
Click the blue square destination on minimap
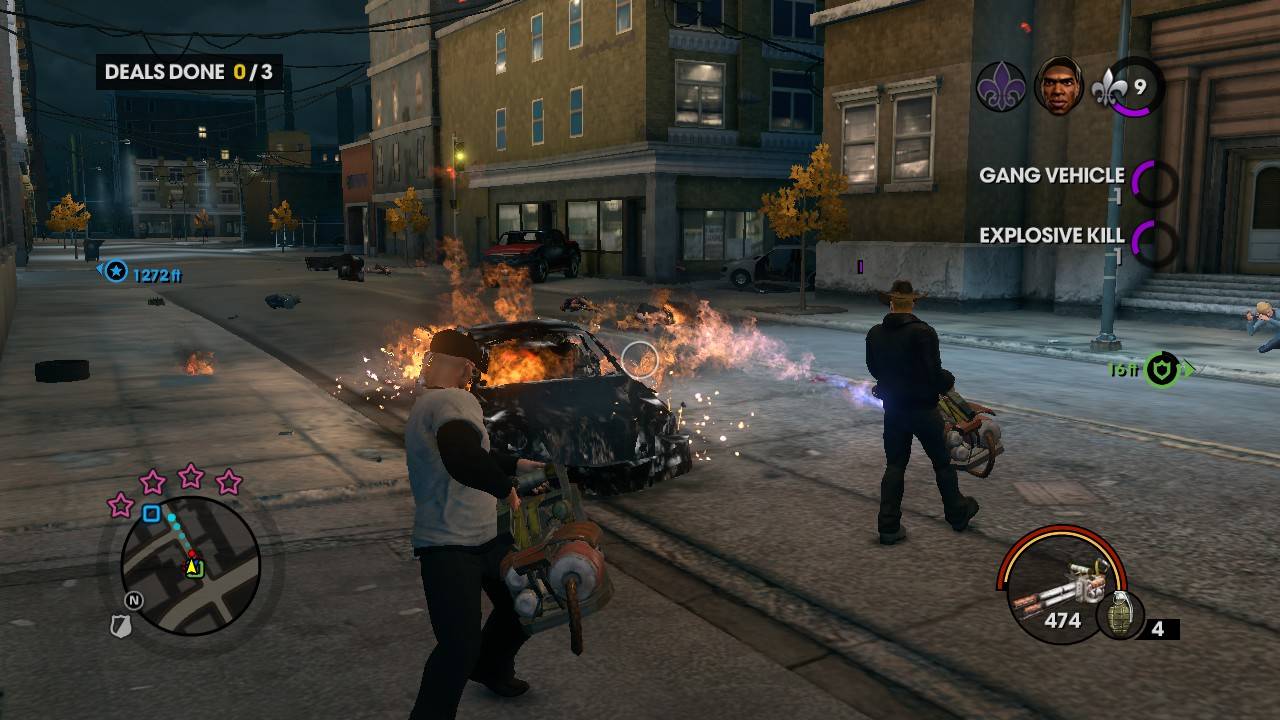pos(151,514)
